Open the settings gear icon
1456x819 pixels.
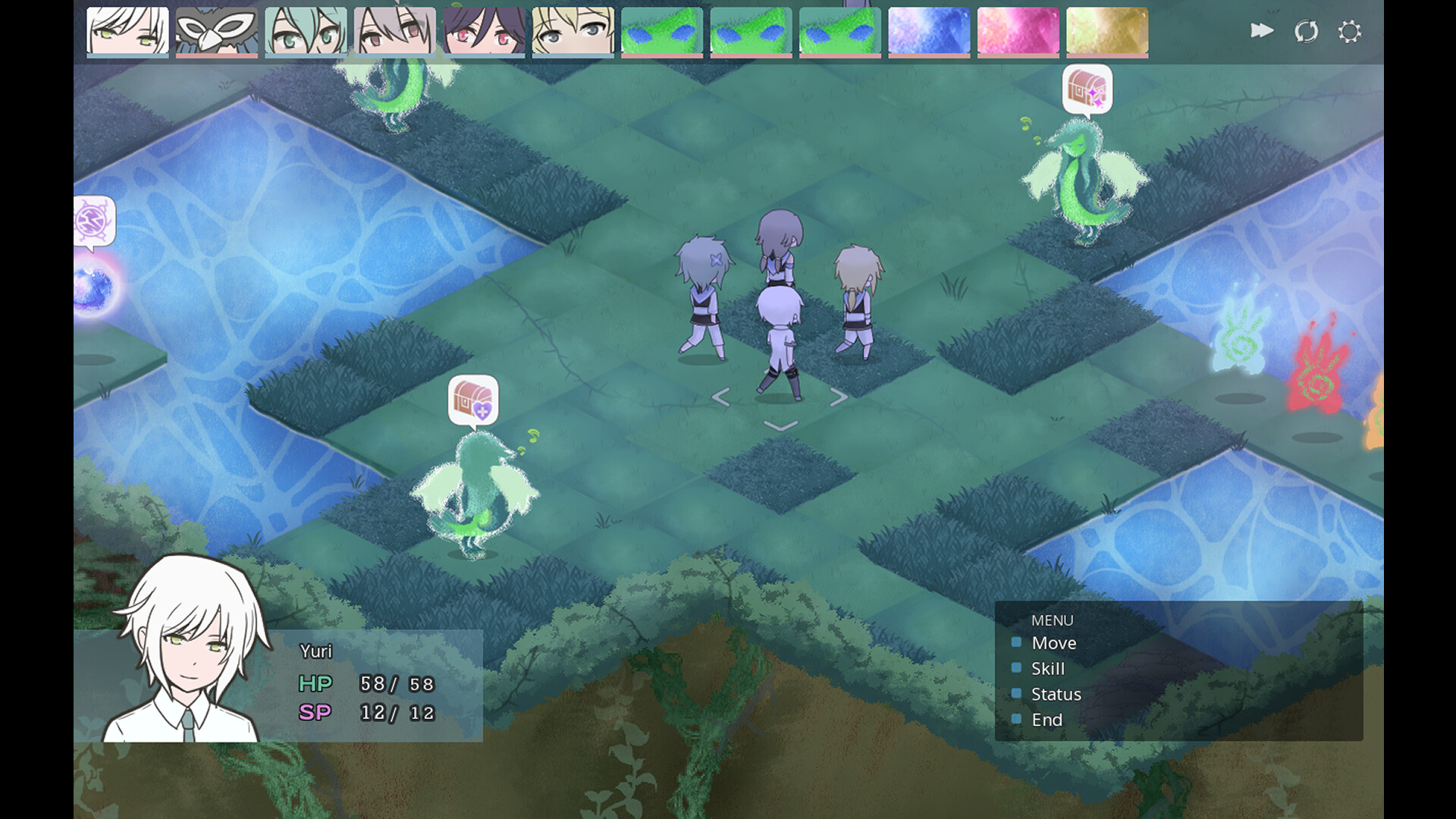point(1350,31)
